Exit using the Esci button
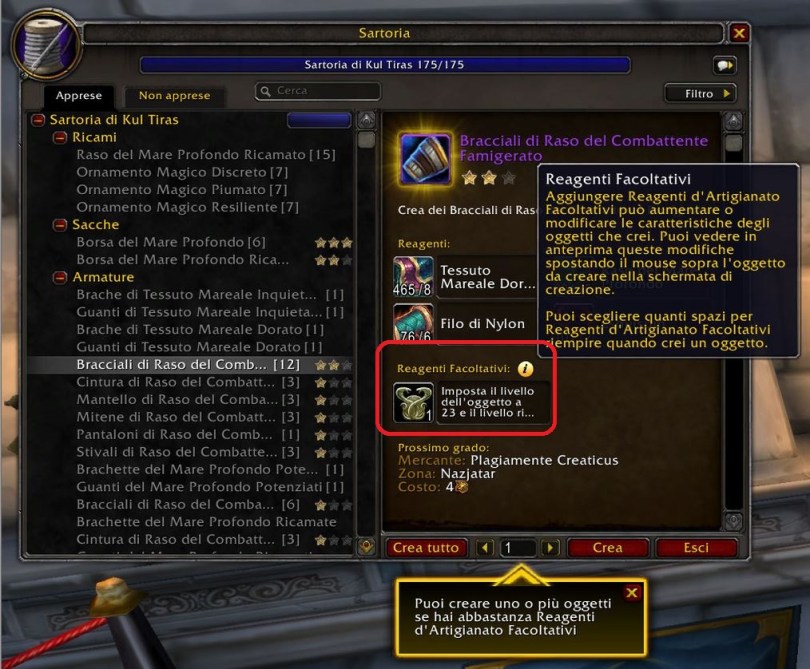This screenshot has width=810, height=669. pos(696,548)
